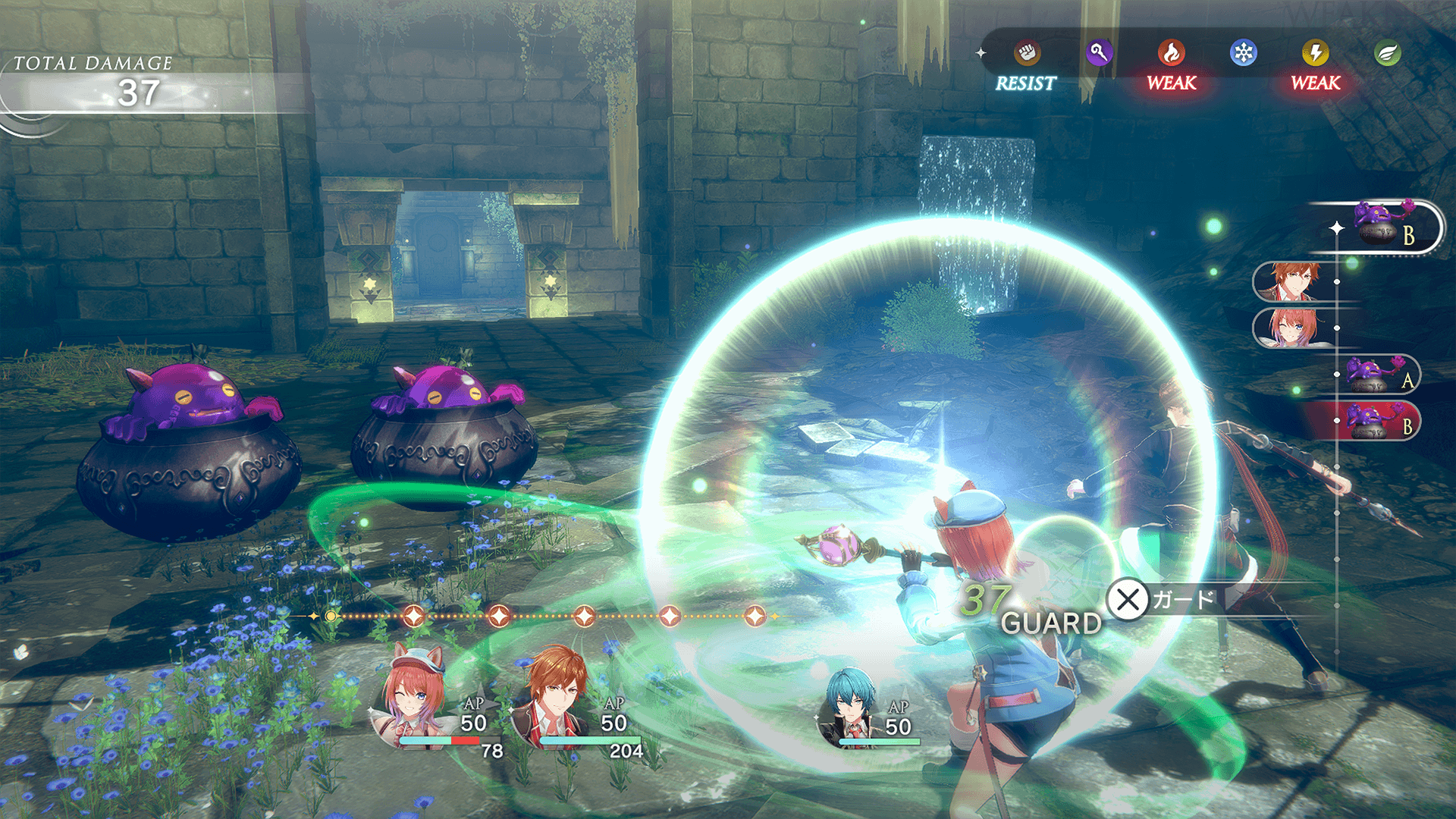Click the lightning bolt element icon
The width and height of the screenshot is (1456, 819).
coord(1316,53)
